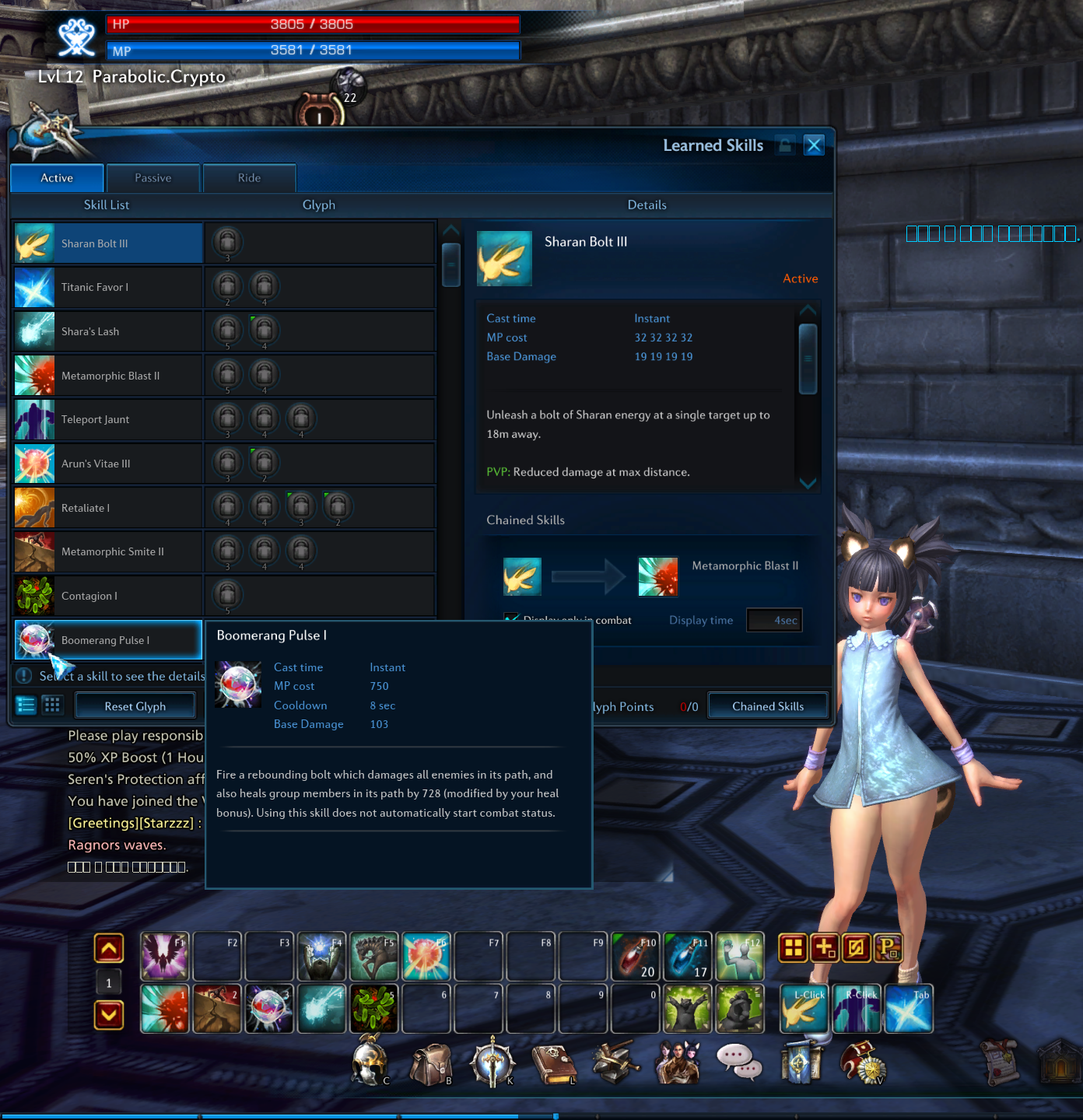
Task: Select Metamorphic Blast II skill row
Action: (x=108, y=376)
